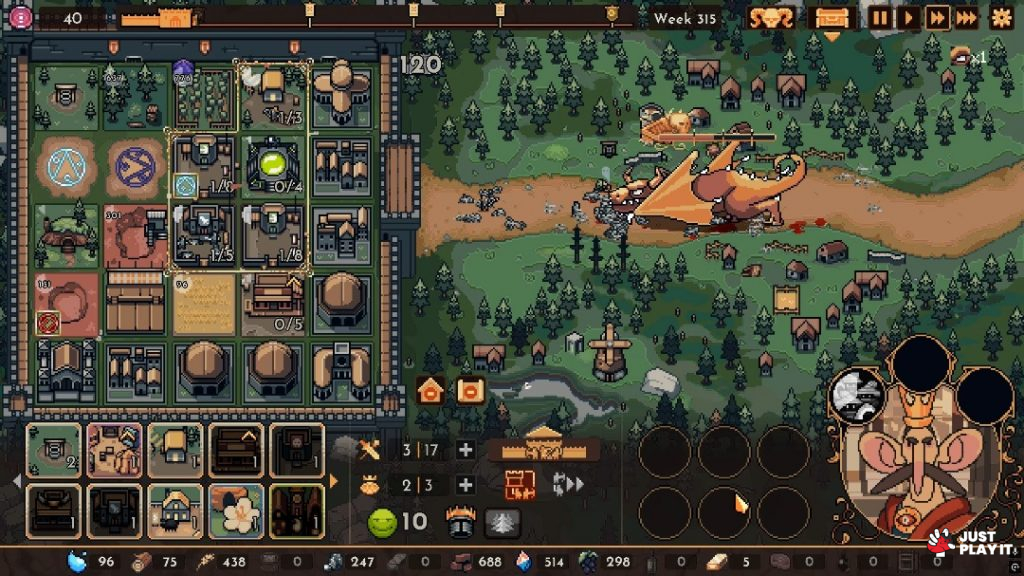1024x576 pixels.
Task: Switch to double fast-forward speed
Action: [937, 17]
